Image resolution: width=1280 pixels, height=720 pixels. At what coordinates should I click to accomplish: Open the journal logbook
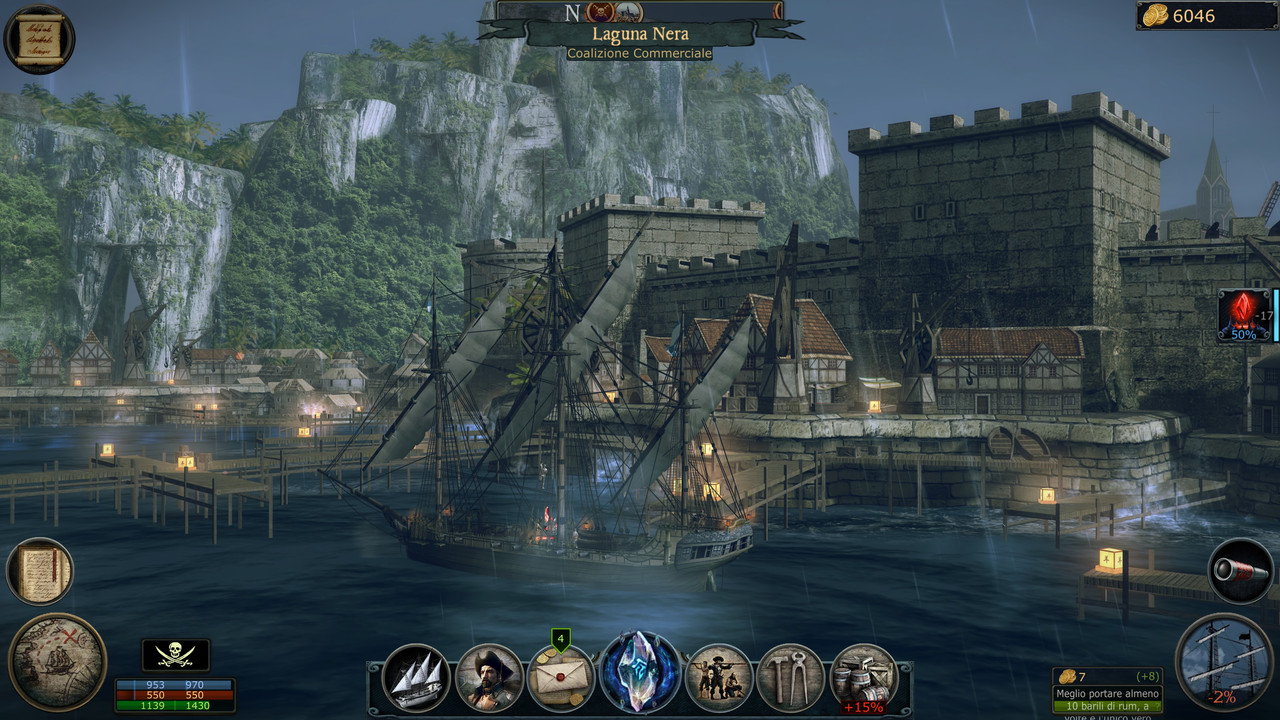pos(40,572)
